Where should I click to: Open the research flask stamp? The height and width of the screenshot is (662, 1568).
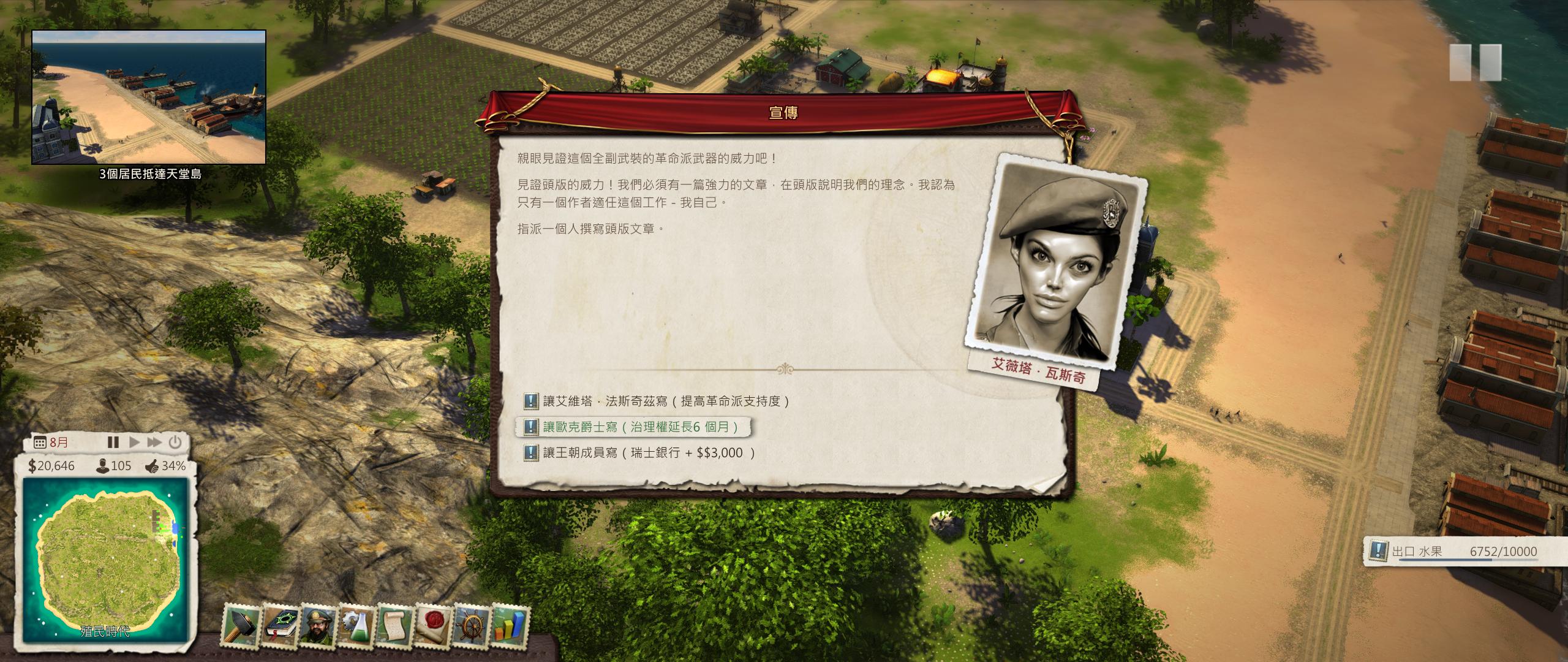[356, 624]
